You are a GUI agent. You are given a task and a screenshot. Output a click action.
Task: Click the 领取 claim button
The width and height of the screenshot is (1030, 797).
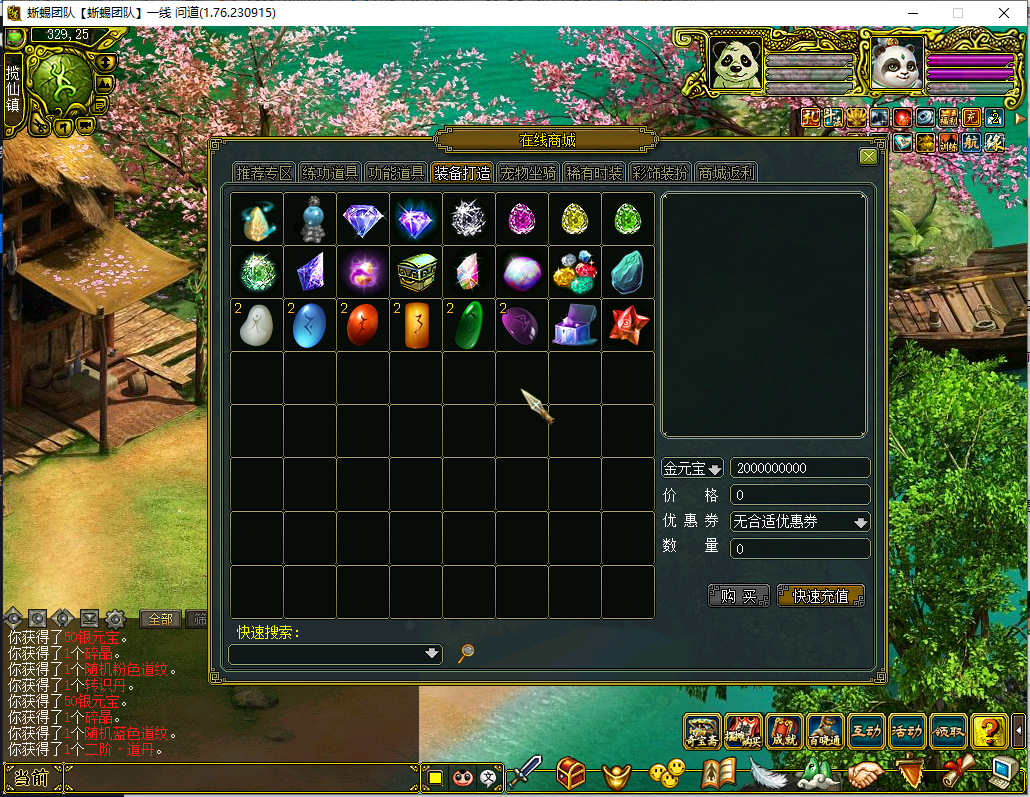pos(948,731)
